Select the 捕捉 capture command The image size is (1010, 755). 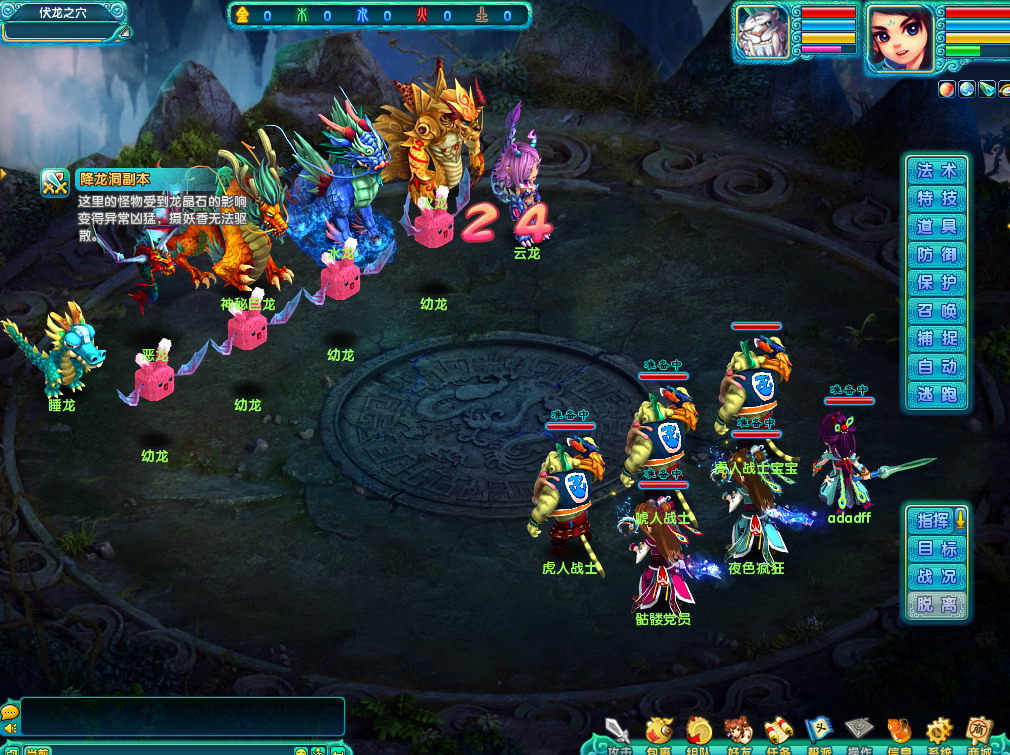(937, 338)
